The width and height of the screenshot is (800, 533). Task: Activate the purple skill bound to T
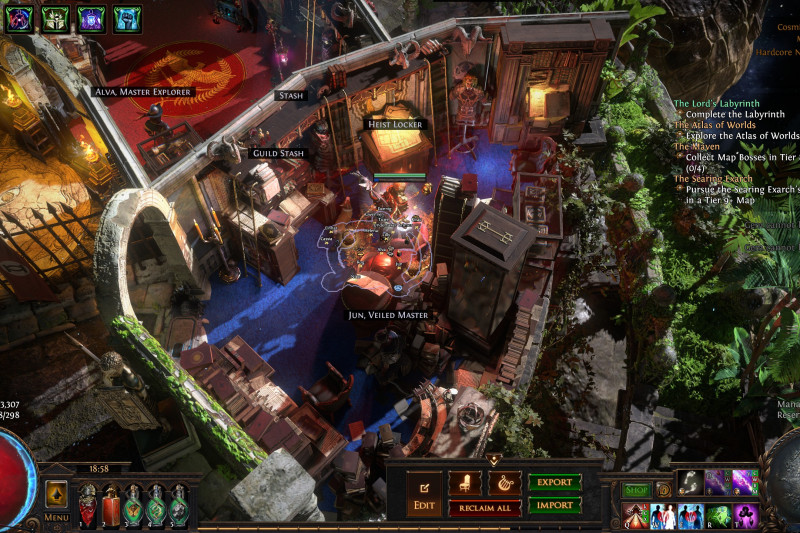point(746,516)
